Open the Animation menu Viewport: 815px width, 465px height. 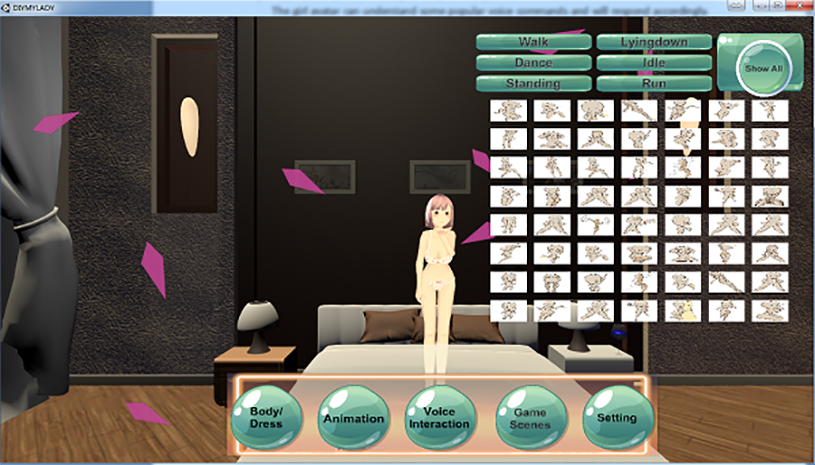[x=353, y=418]
